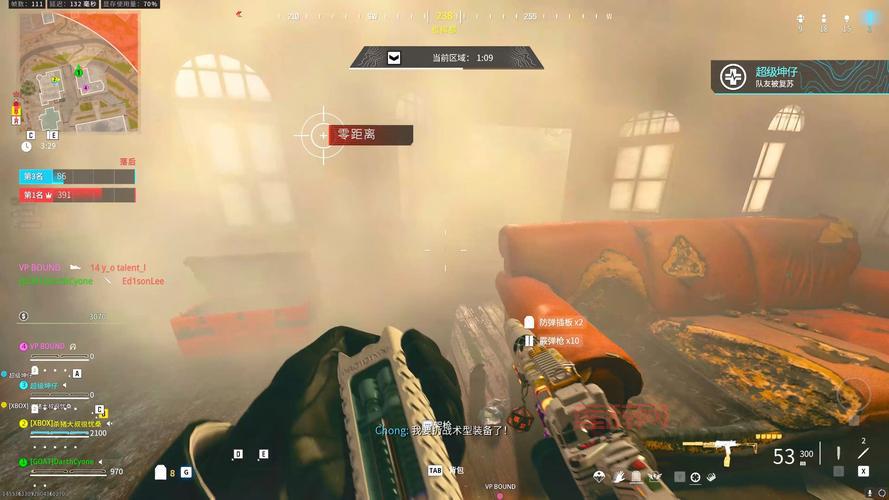The height and width of the screenshot is (500, 889).
Task: Click the current zone timer banner
Action: point(447,58)
